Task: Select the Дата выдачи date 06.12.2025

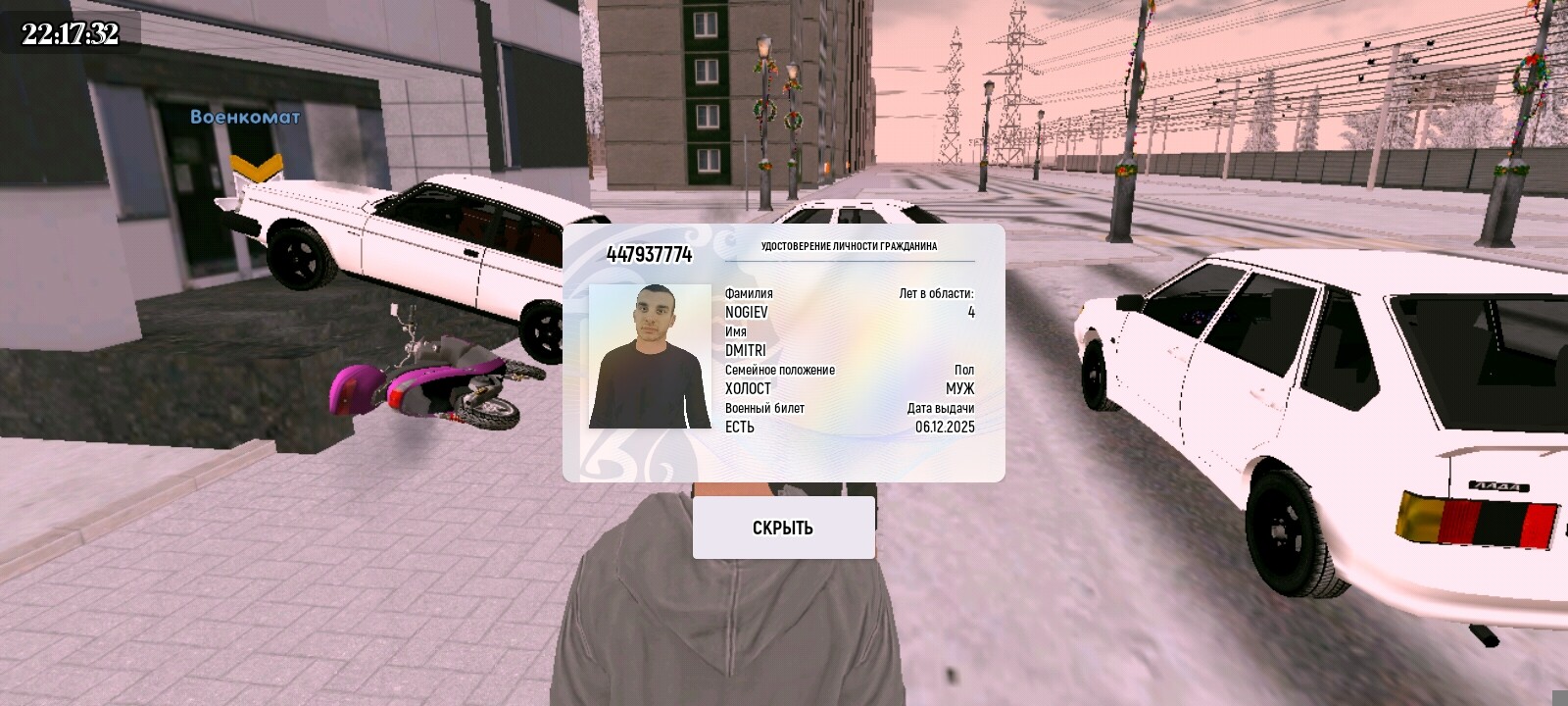Action: click(946, 429)
